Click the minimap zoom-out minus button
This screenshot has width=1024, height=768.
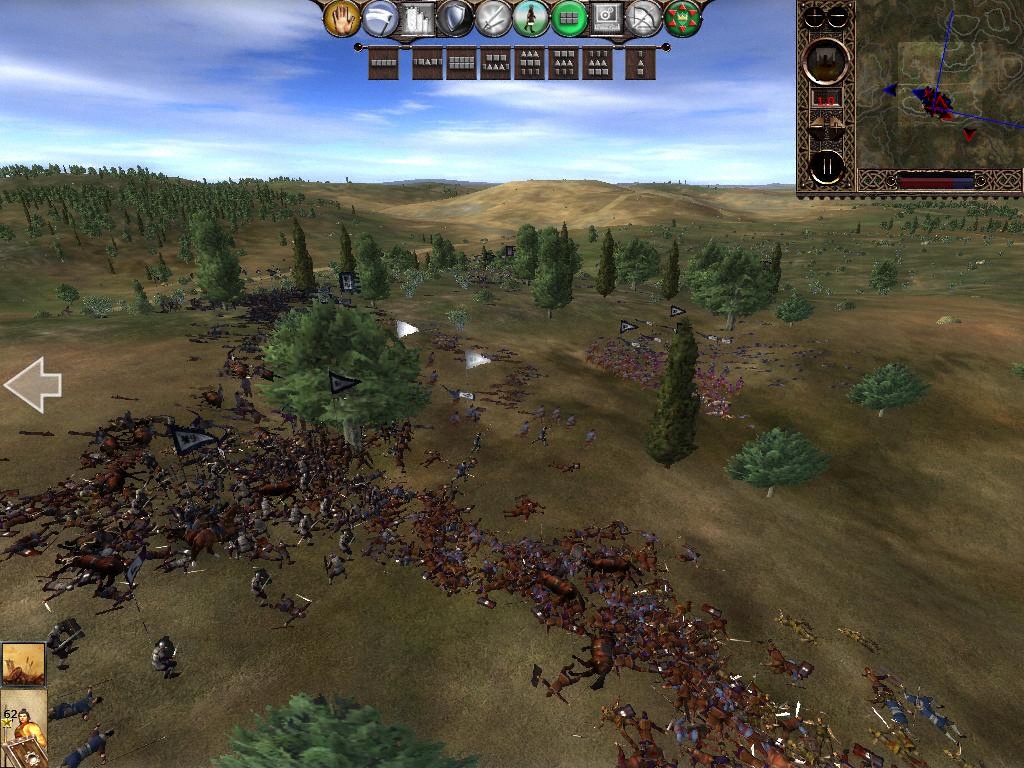(x=838, y=16)
